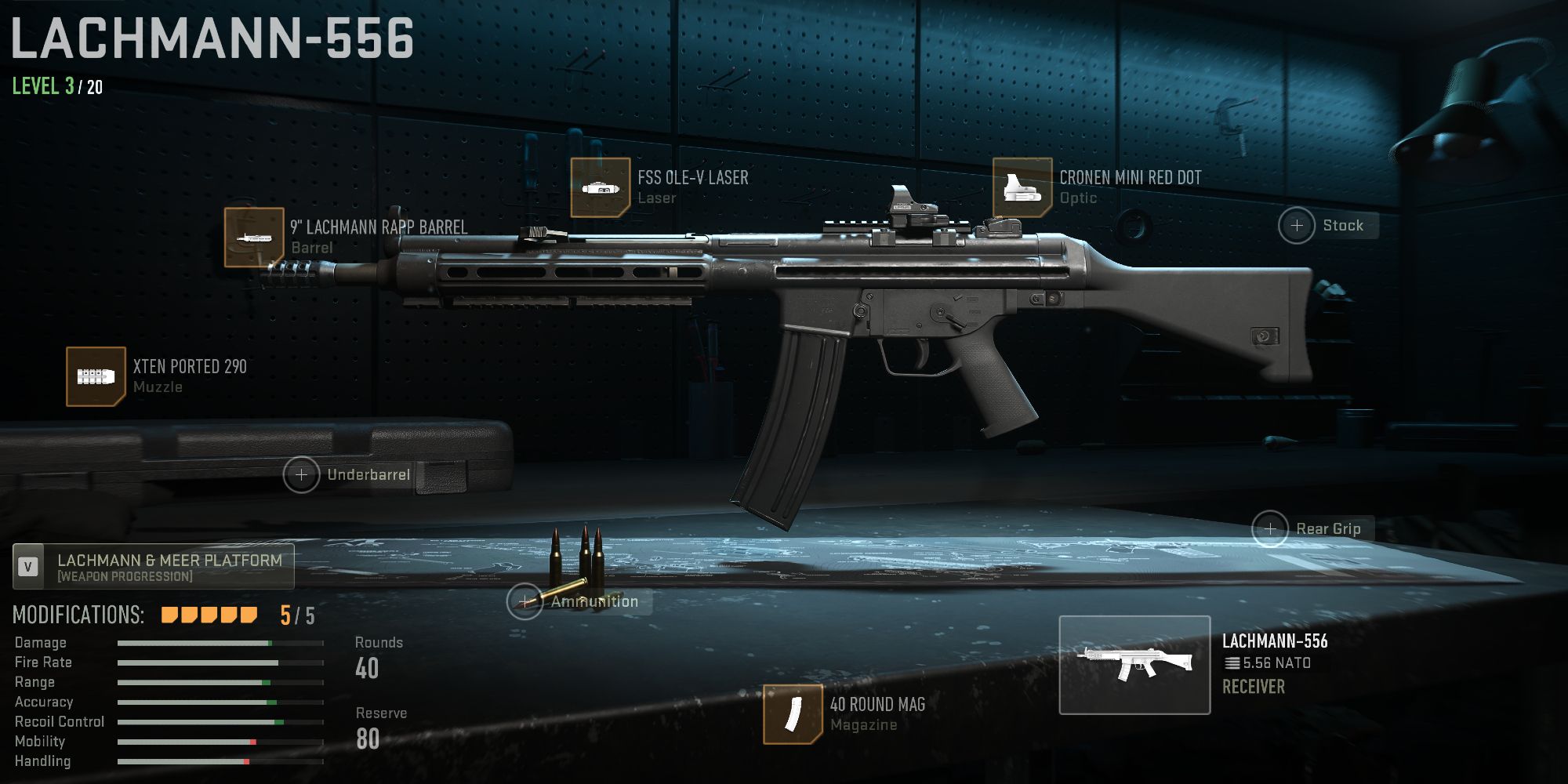The image size is (1568, 784).
Task: Open the empty Underbarrel attachment slot
Action: click(302, 474)
